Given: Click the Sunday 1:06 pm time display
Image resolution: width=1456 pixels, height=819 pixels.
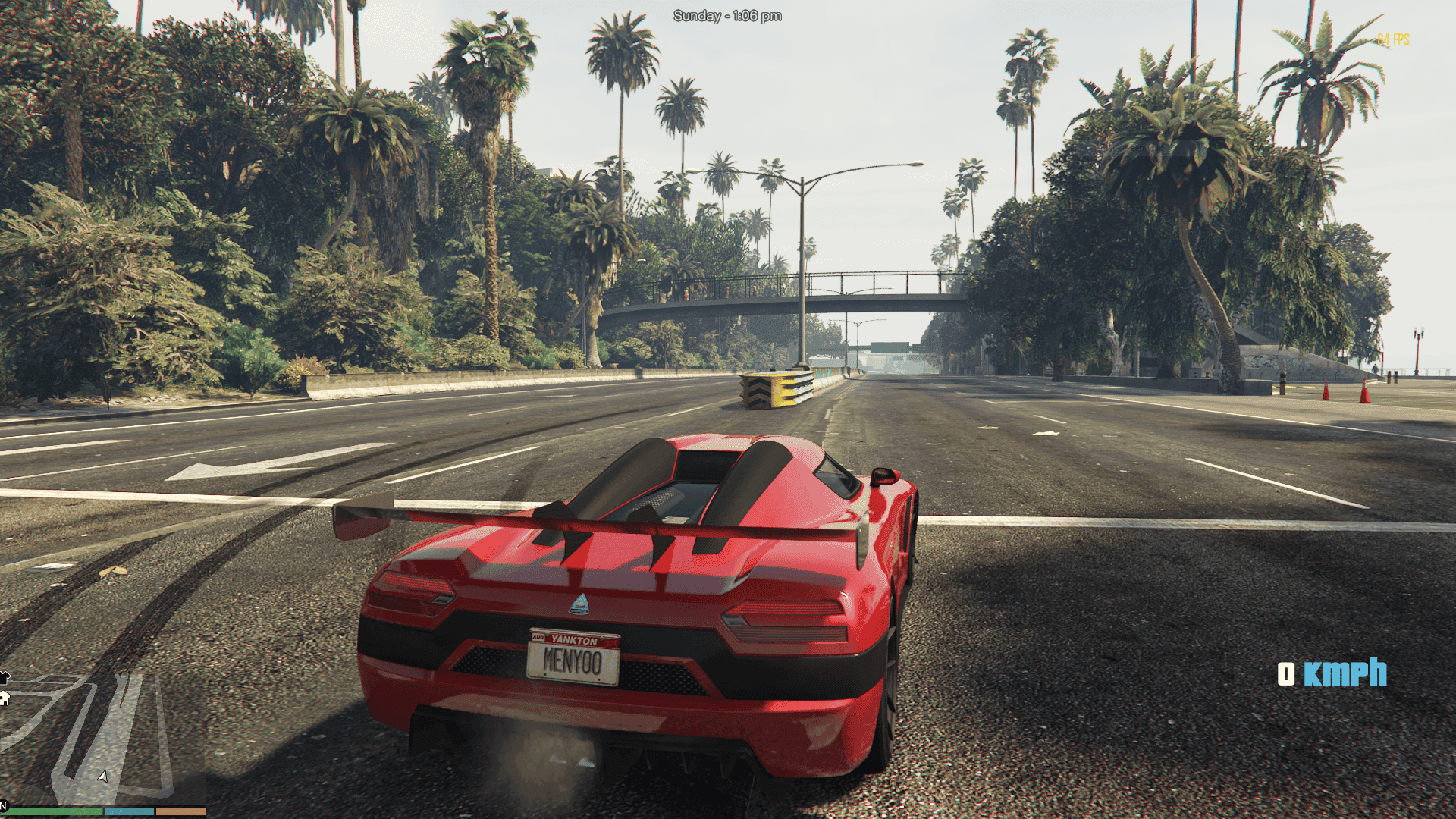Looking at the screenshot, I should point(726,14).
